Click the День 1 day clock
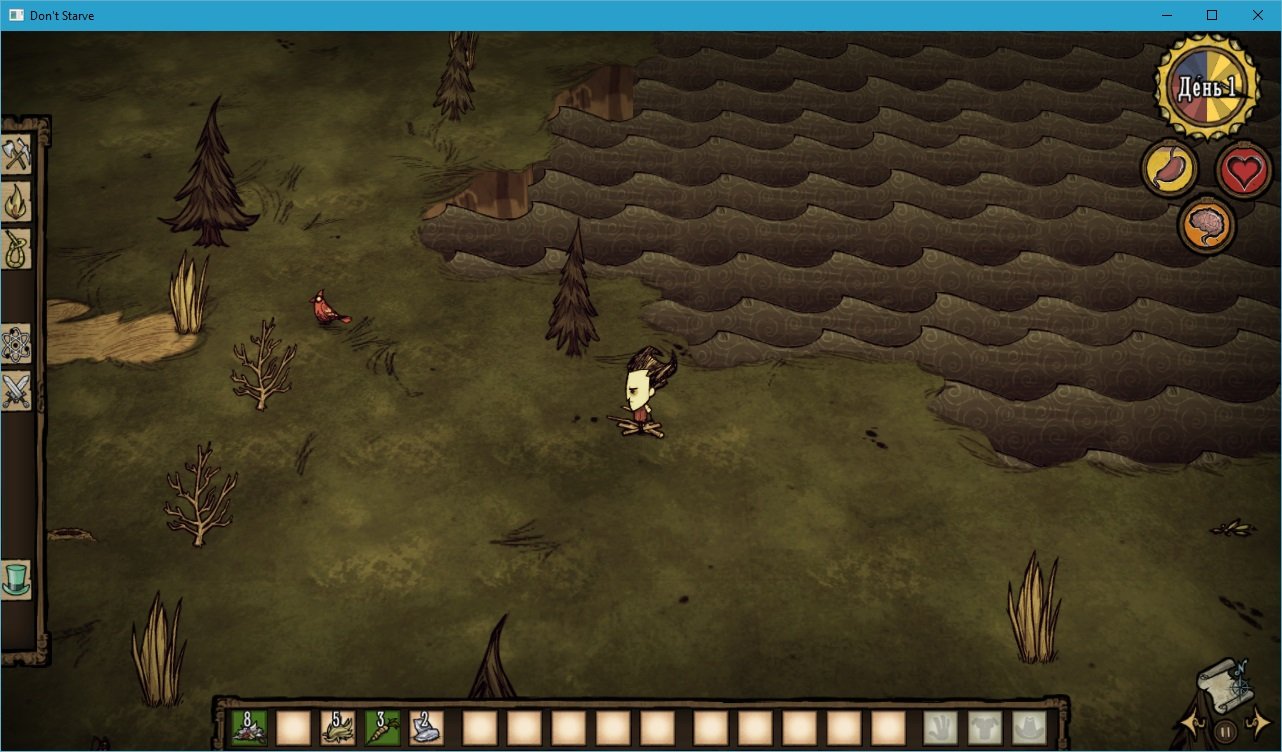1282x752 pixels. coord(1205,88)
